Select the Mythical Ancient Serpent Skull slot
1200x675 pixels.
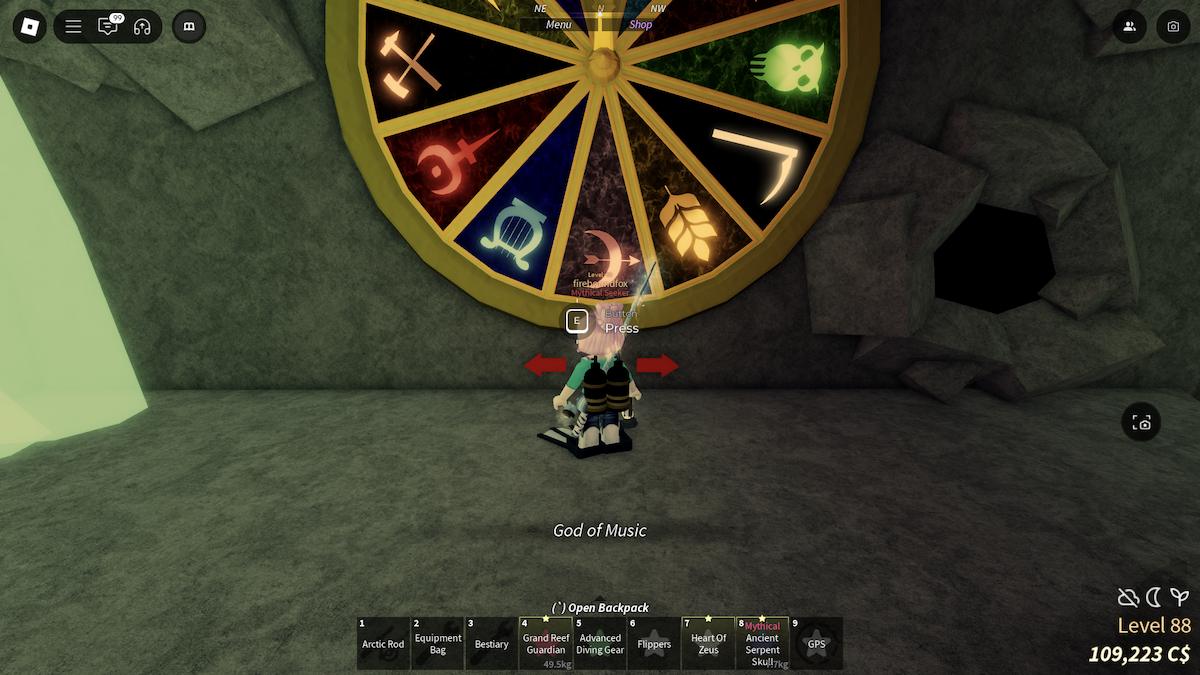762,643
